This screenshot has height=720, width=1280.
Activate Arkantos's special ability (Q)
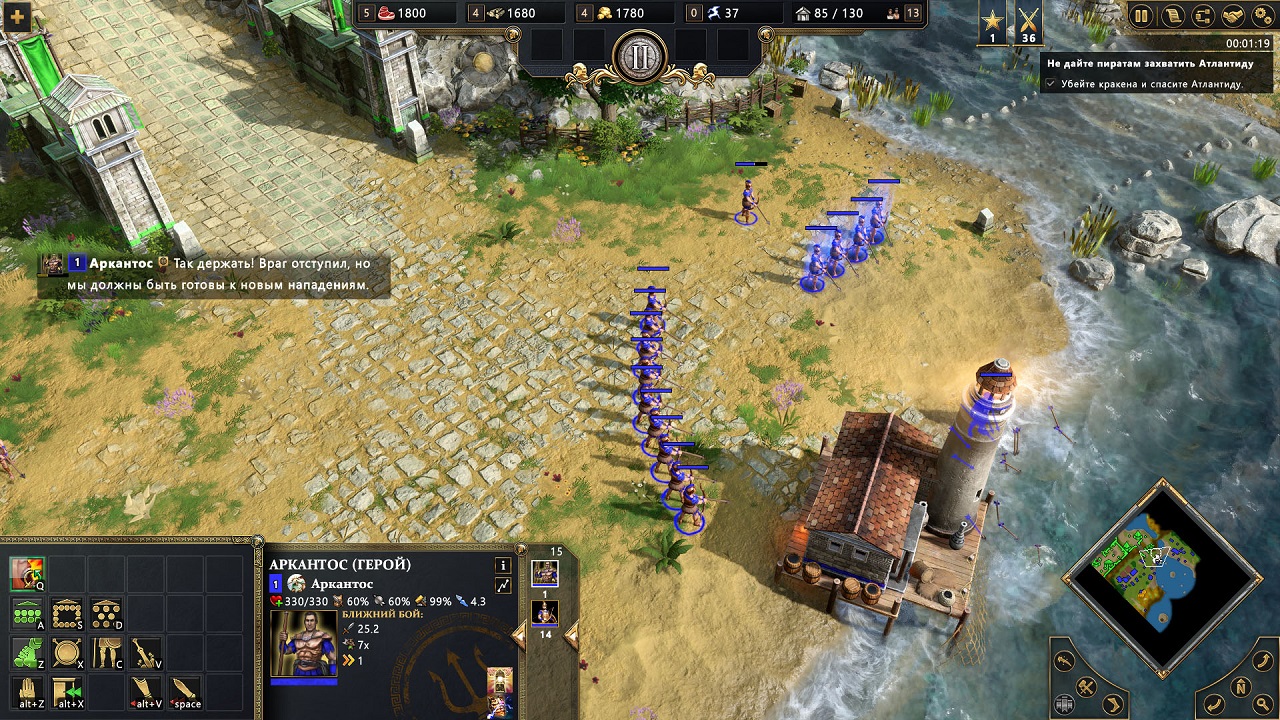27,572
